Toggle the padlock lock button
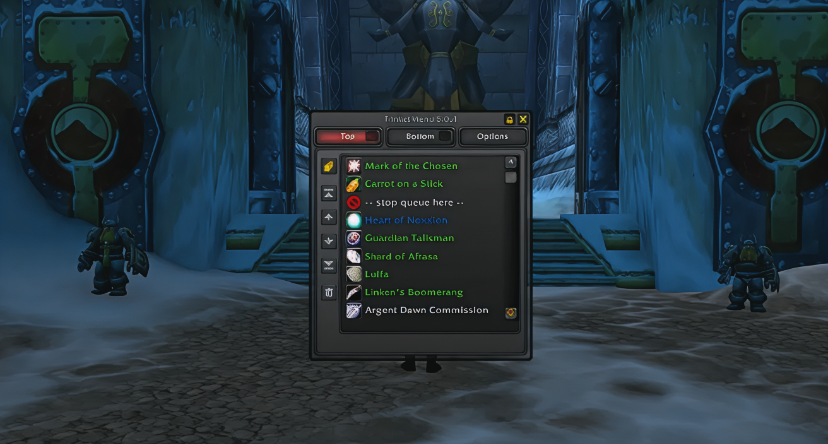Image resolution: width=828 pixels, height=444 pixels. 510,119
